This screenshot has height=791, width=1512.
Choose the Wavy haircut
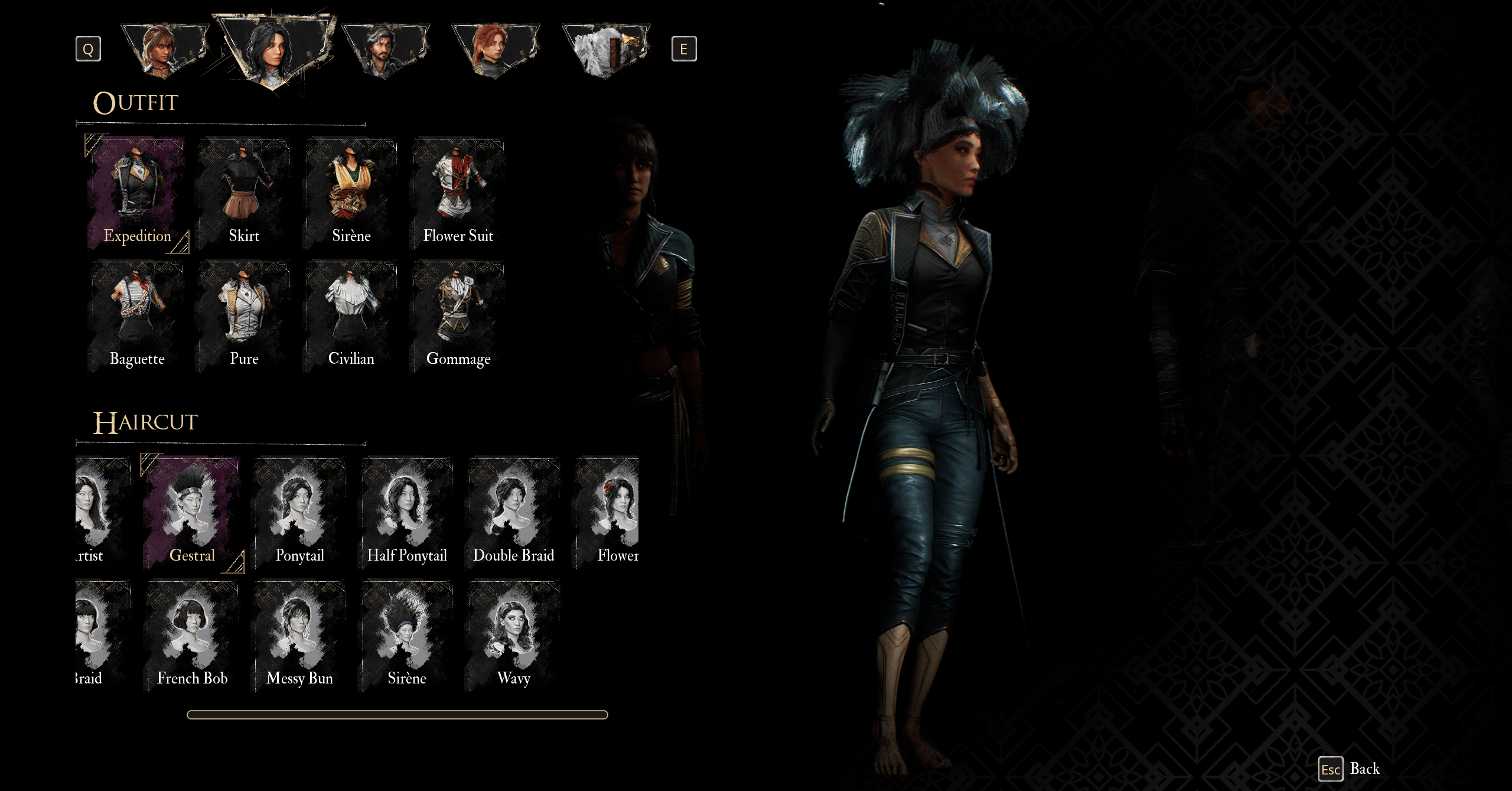coord(513,636)
